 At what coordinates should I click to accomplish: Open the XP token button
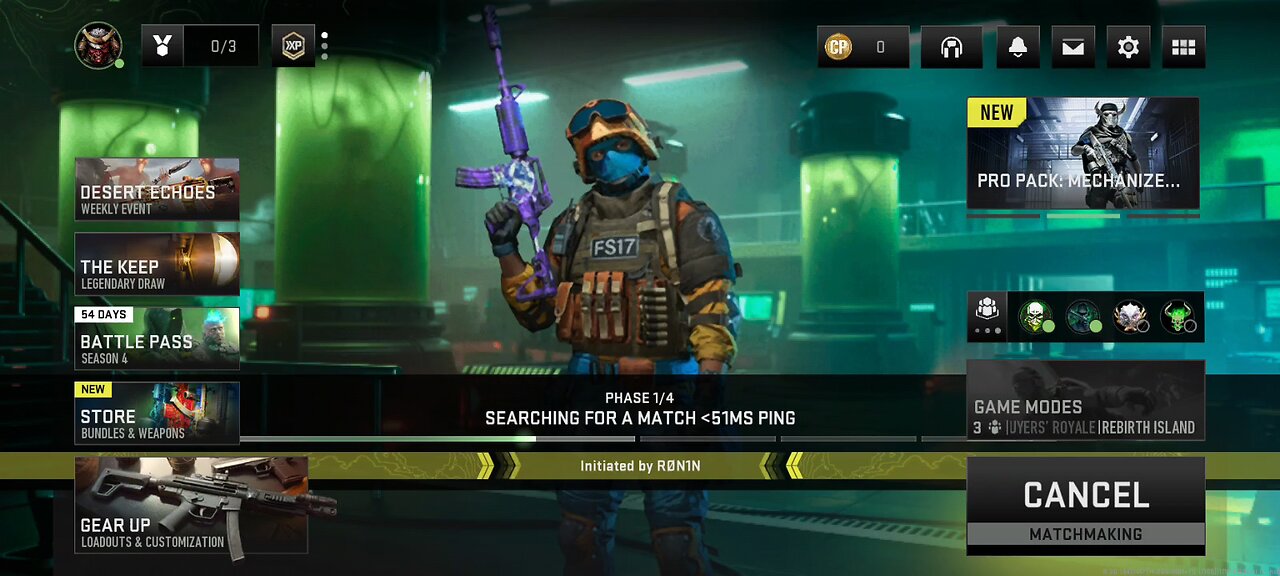point(293,46)
